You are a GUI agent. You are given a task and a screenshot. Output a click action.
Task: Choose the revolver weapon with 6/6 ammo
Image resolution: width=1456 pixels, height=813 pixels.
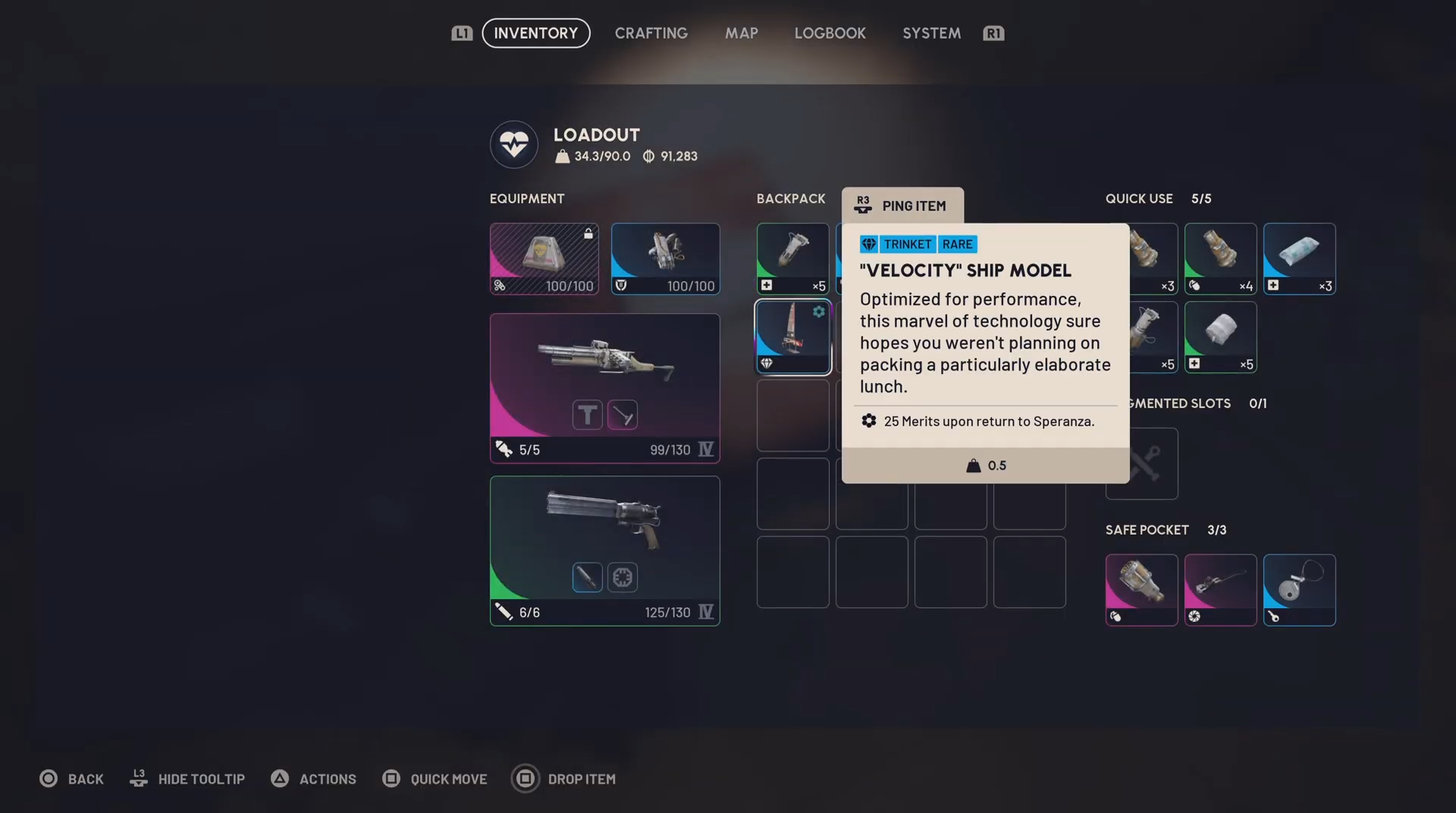click(604, 550)
